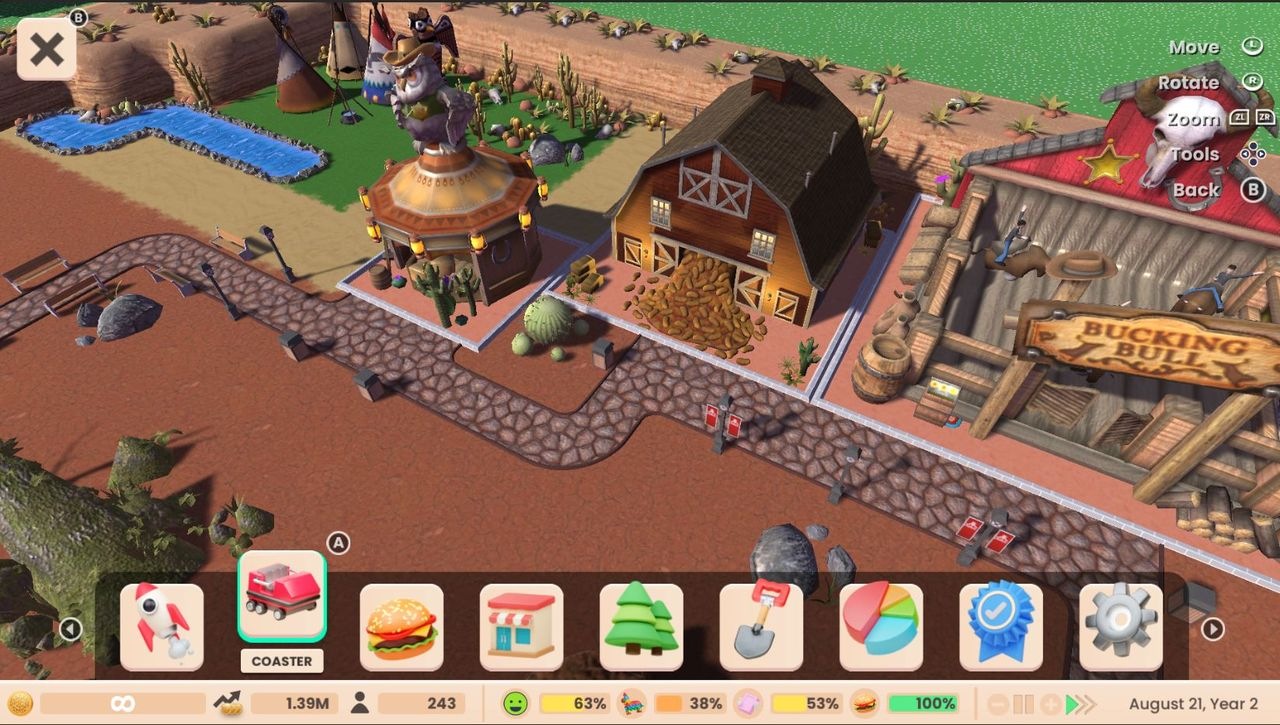This screenshot has height=725, width=1280.
Task: Click the right arrow of the toolbar
Action: pyautogui.click(x=1212, y=629)
